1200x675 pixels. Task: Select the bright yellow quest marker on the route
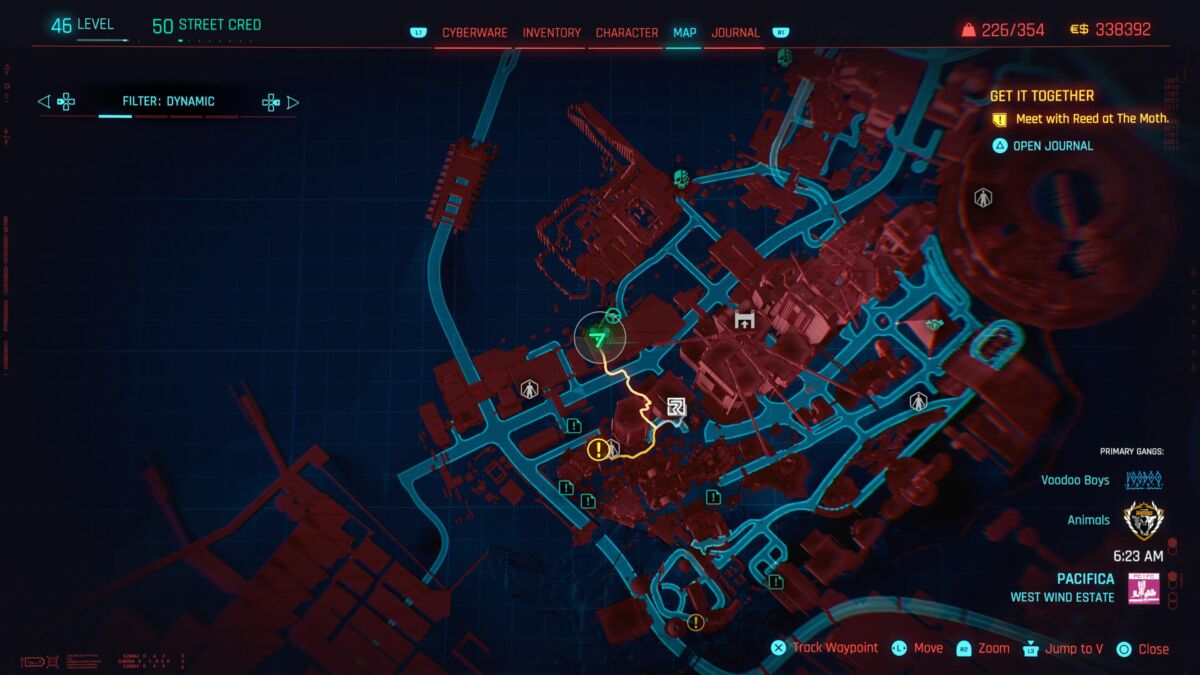tap(597, 449)
